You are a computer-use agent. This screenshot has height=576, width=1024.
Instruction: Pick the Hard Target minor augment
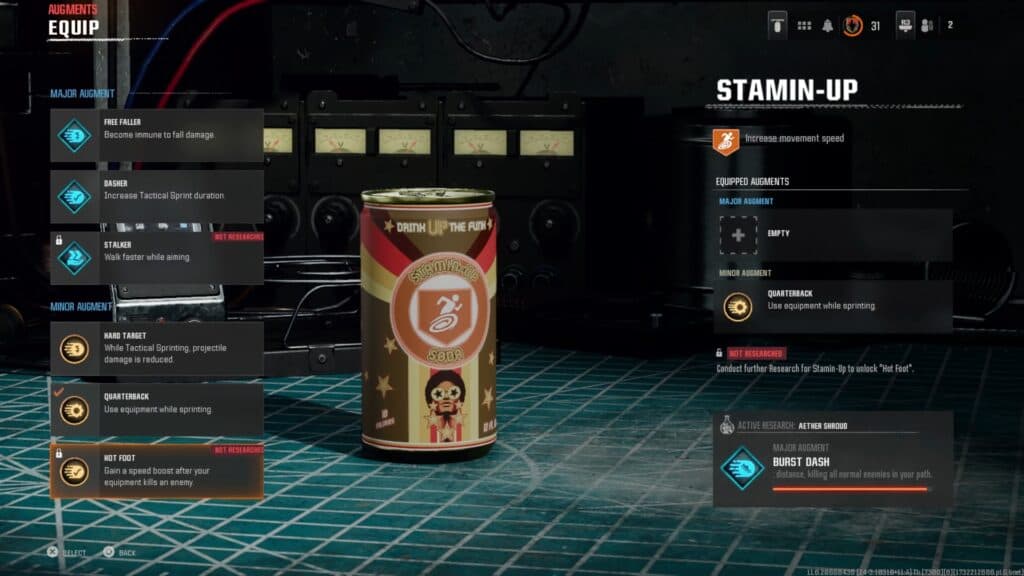157,348
